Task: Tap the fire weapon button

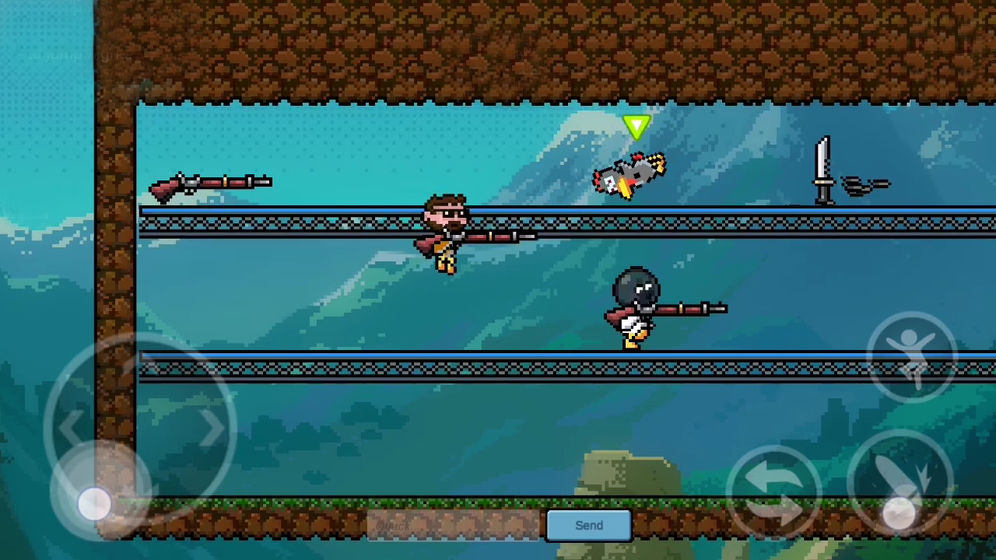Action: [899, 485]
